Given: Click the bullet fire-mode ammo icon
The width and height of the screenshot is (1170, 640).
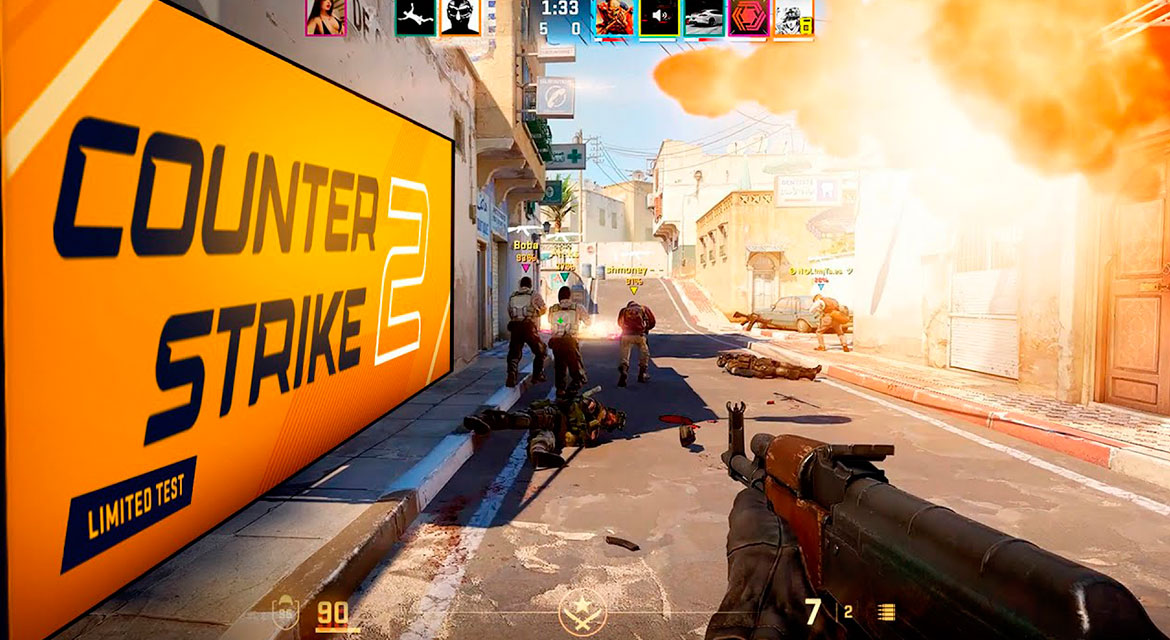Looking at the screenshot, I should 886,612.
